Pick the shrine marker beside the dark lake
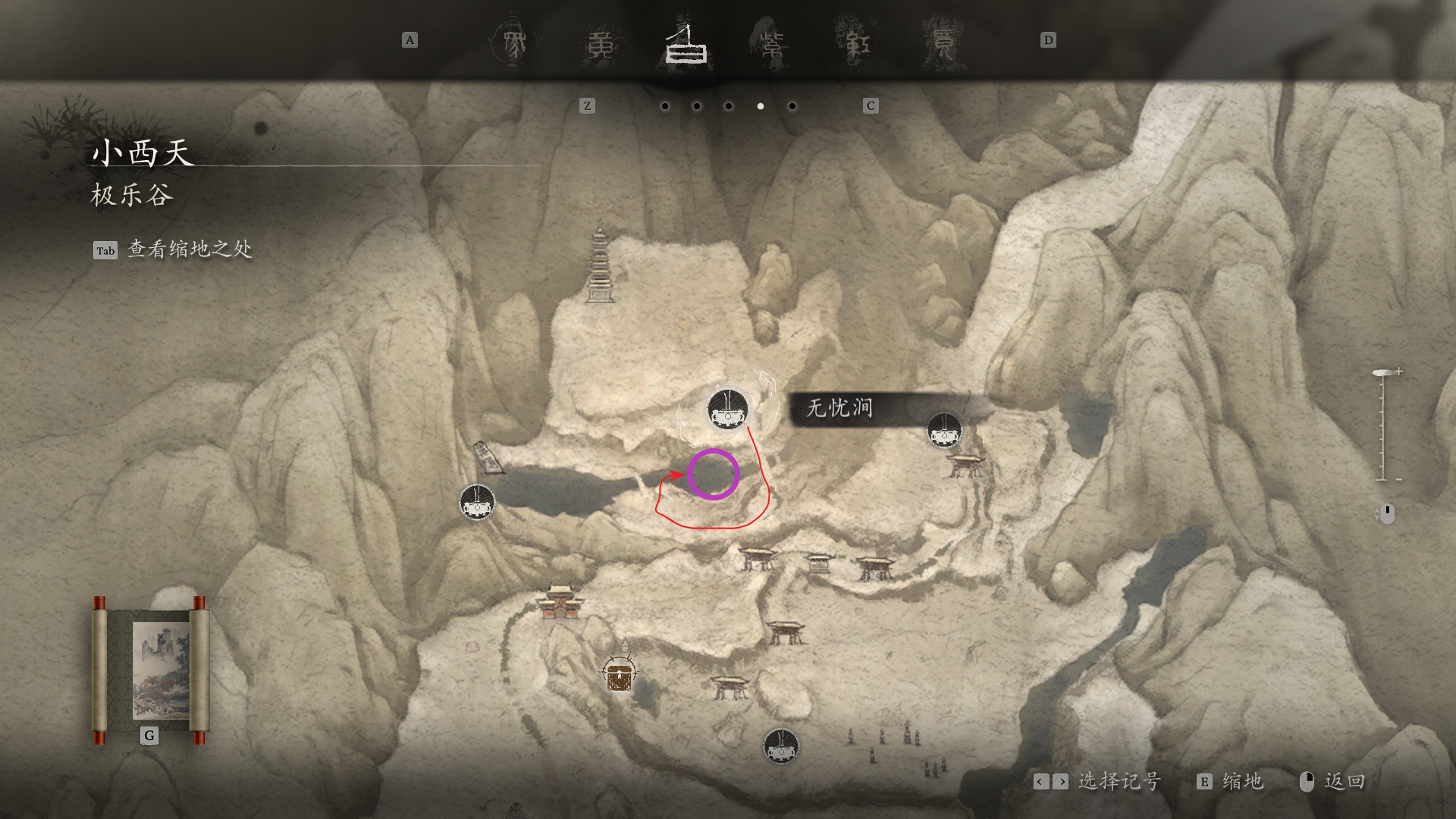The image size is (1456, 819). 478,502
